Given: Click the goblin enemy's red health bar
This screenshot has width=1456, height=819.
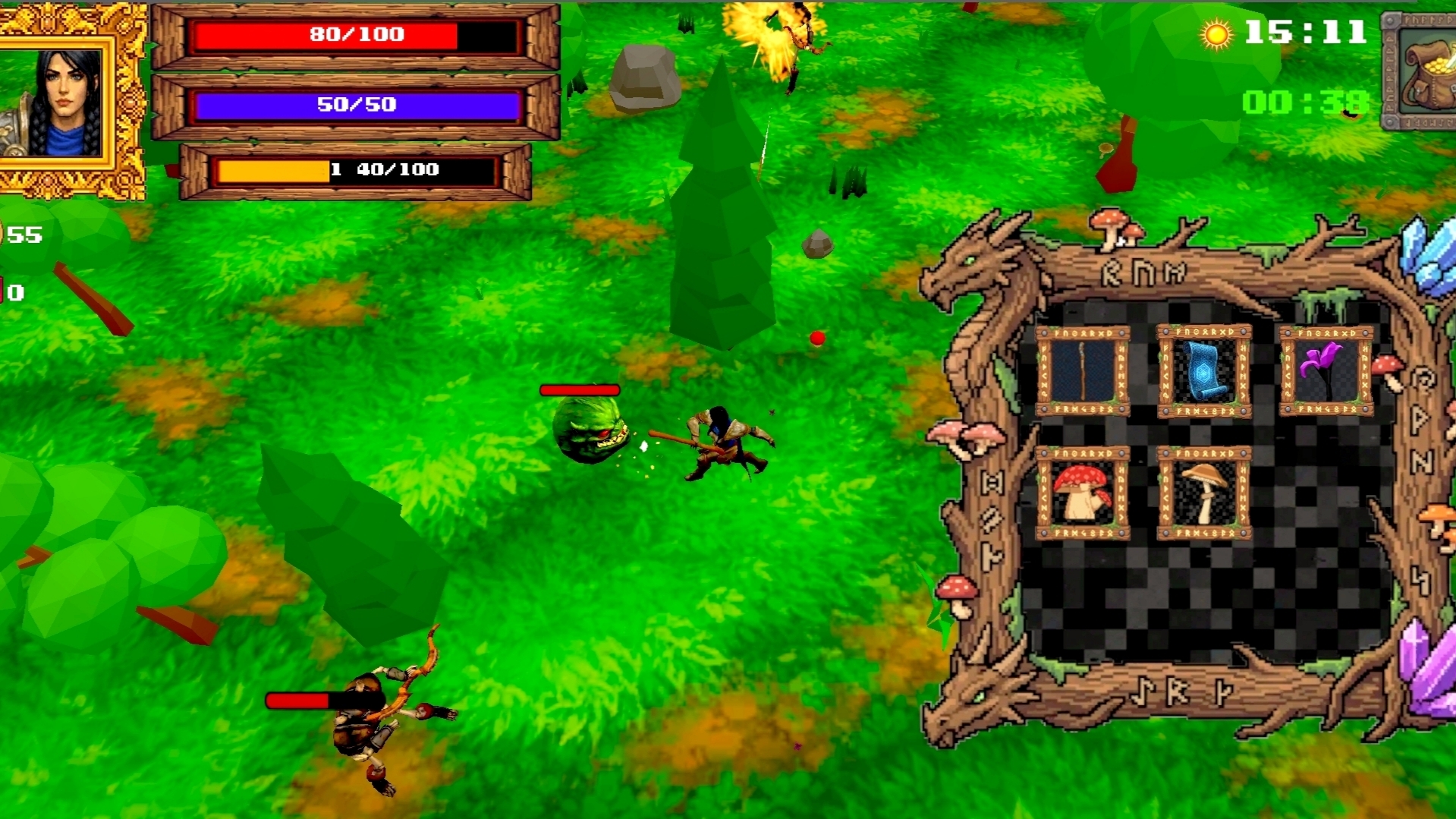Looking at the screenshot, I should click(x=579, y=390).
